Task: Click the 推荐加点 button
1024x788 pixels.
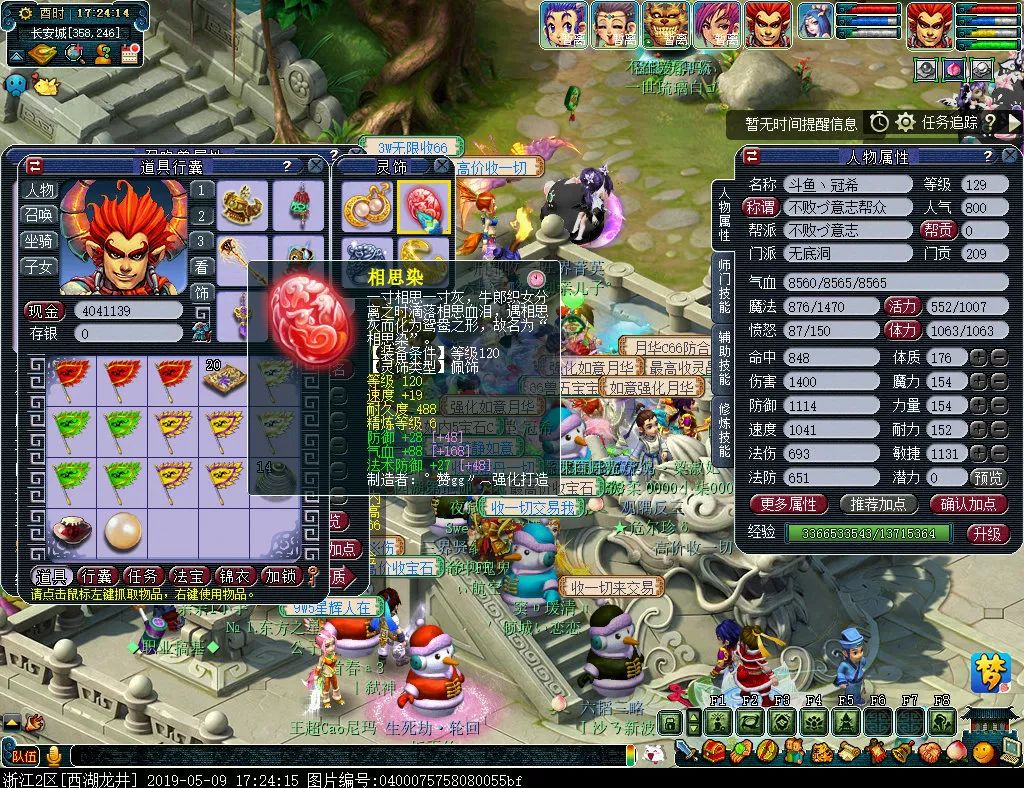Action: tap(879, 504)
